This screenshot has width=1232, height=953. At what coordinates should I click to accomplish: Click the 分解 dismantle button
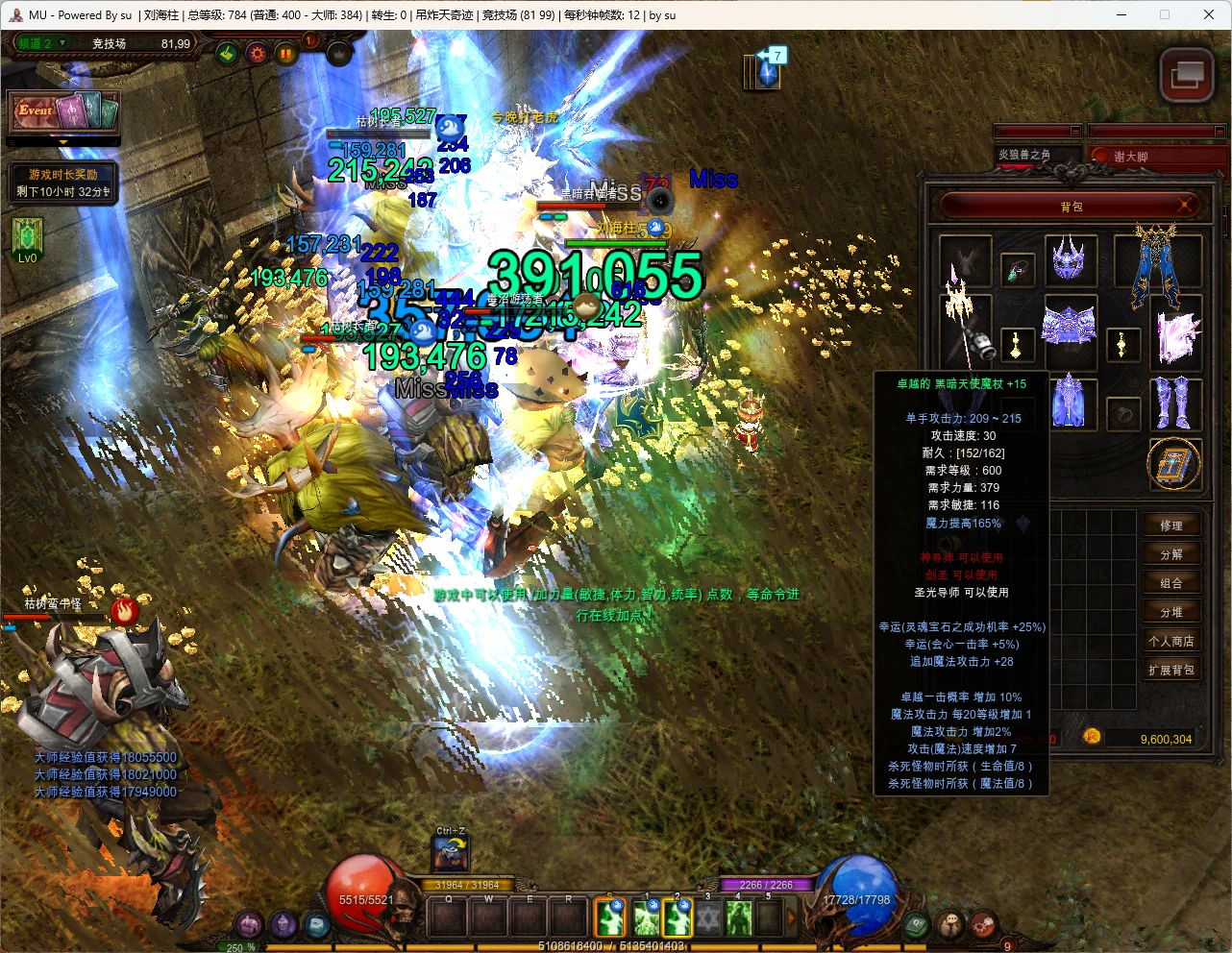pos(1170,554)
